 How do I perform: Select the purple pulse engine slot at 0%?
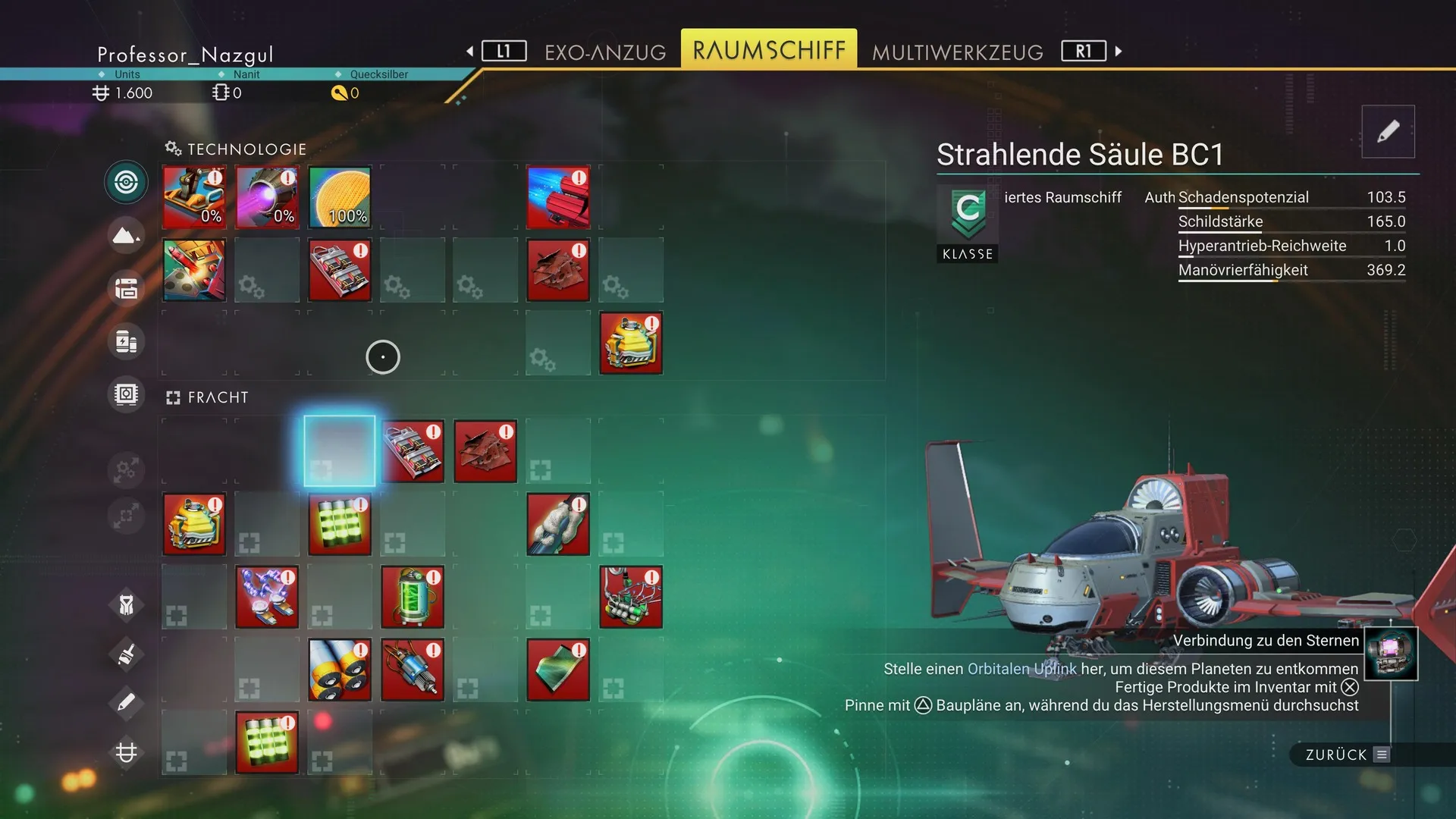[267, 197]
